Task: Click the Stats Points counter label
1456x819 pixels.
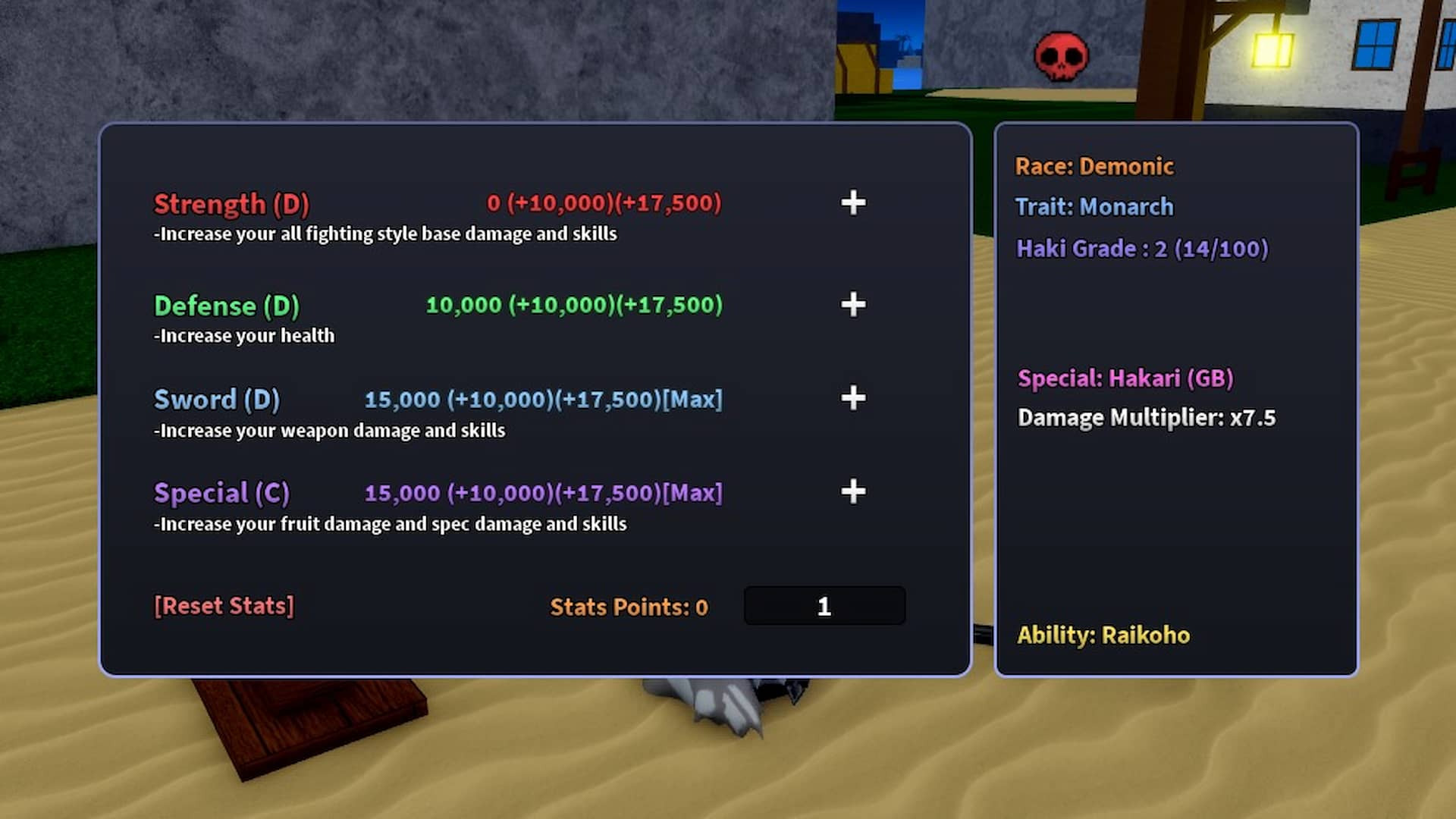Action: pyautogui.click(x=628, y=606)
